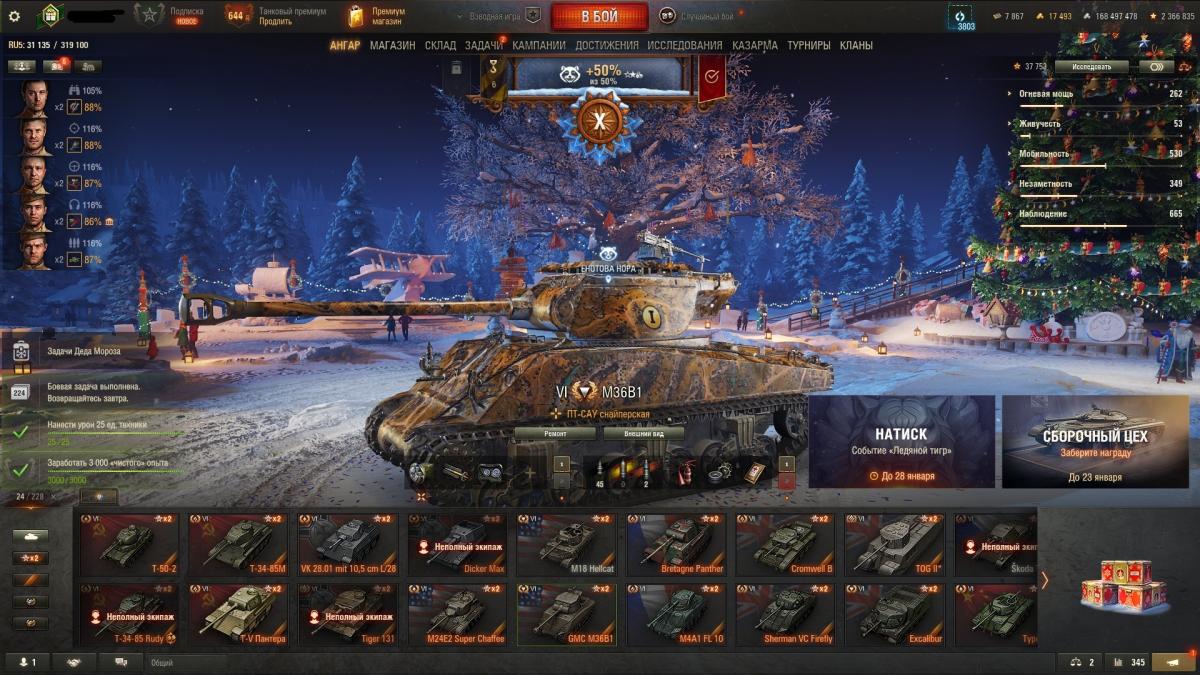Open the ИССЛЕДОВАНИЯ tab
The height and width of the screenshot is (675, 1200).
pyautogui.click(x=684, y=45)
